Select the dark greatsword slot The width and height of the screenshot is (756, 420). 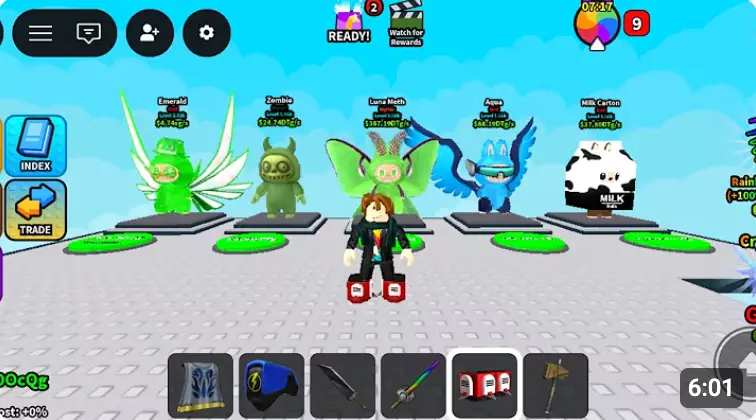(342, 386)
